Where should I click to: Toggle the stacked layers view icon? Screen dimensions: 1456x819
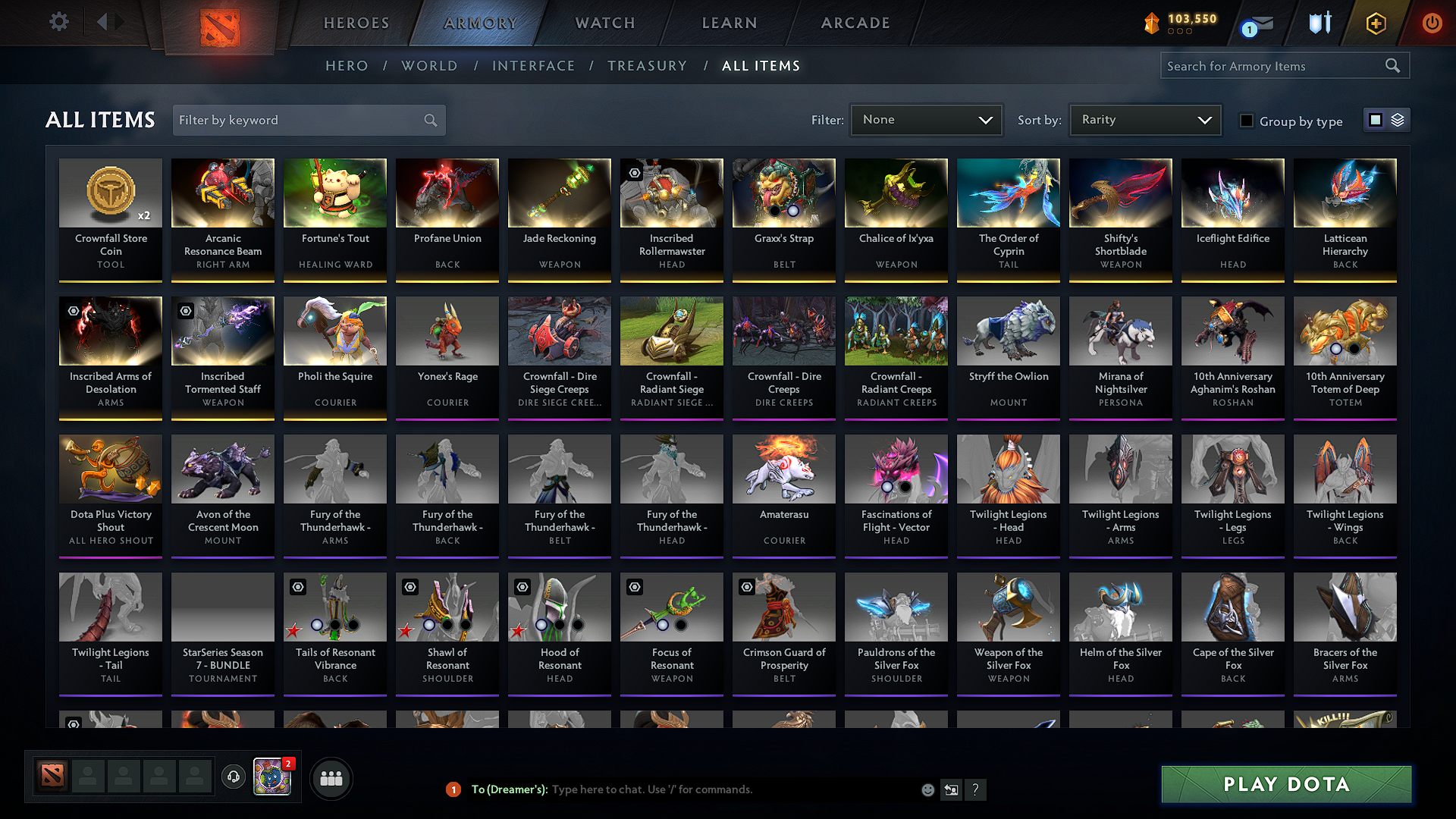click(1396, 119)
